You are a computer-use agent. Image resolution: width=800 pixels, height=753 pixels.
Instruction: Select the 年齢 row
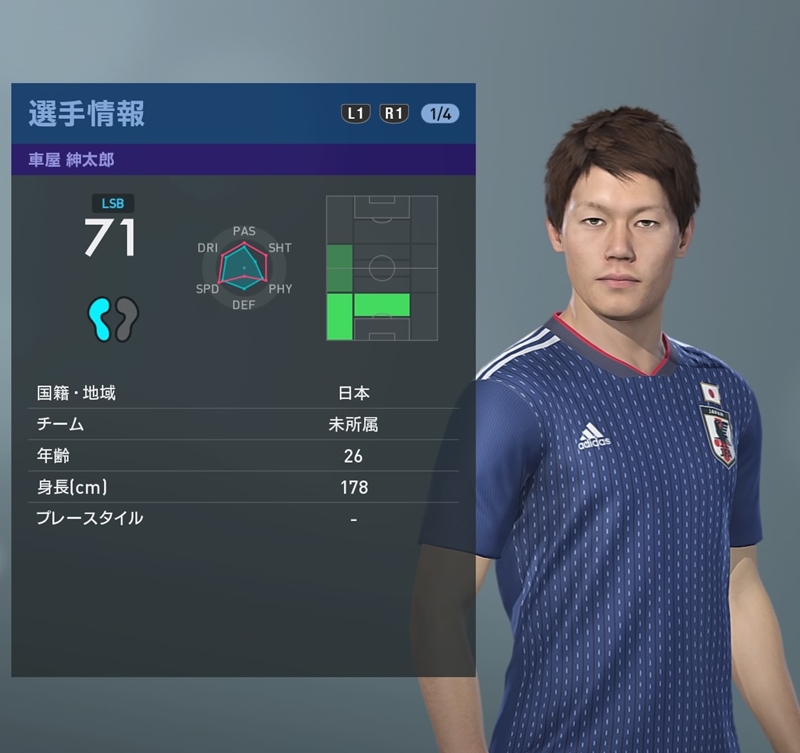click(x=243, y=456)
